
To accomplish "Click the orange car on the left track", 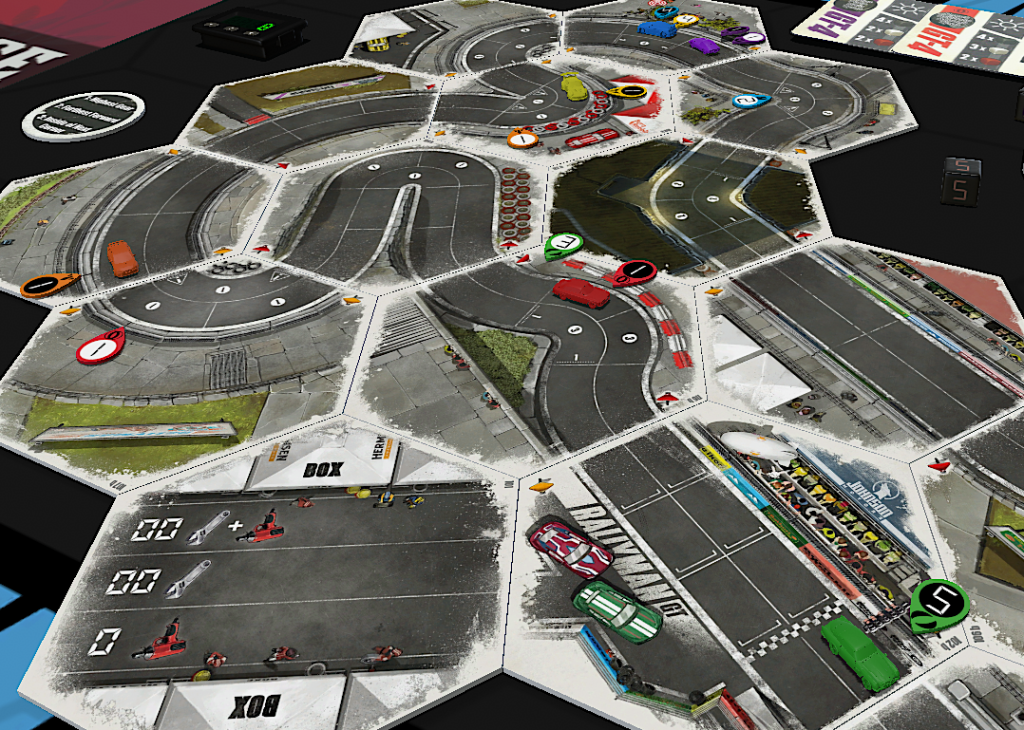I will 123,258.
